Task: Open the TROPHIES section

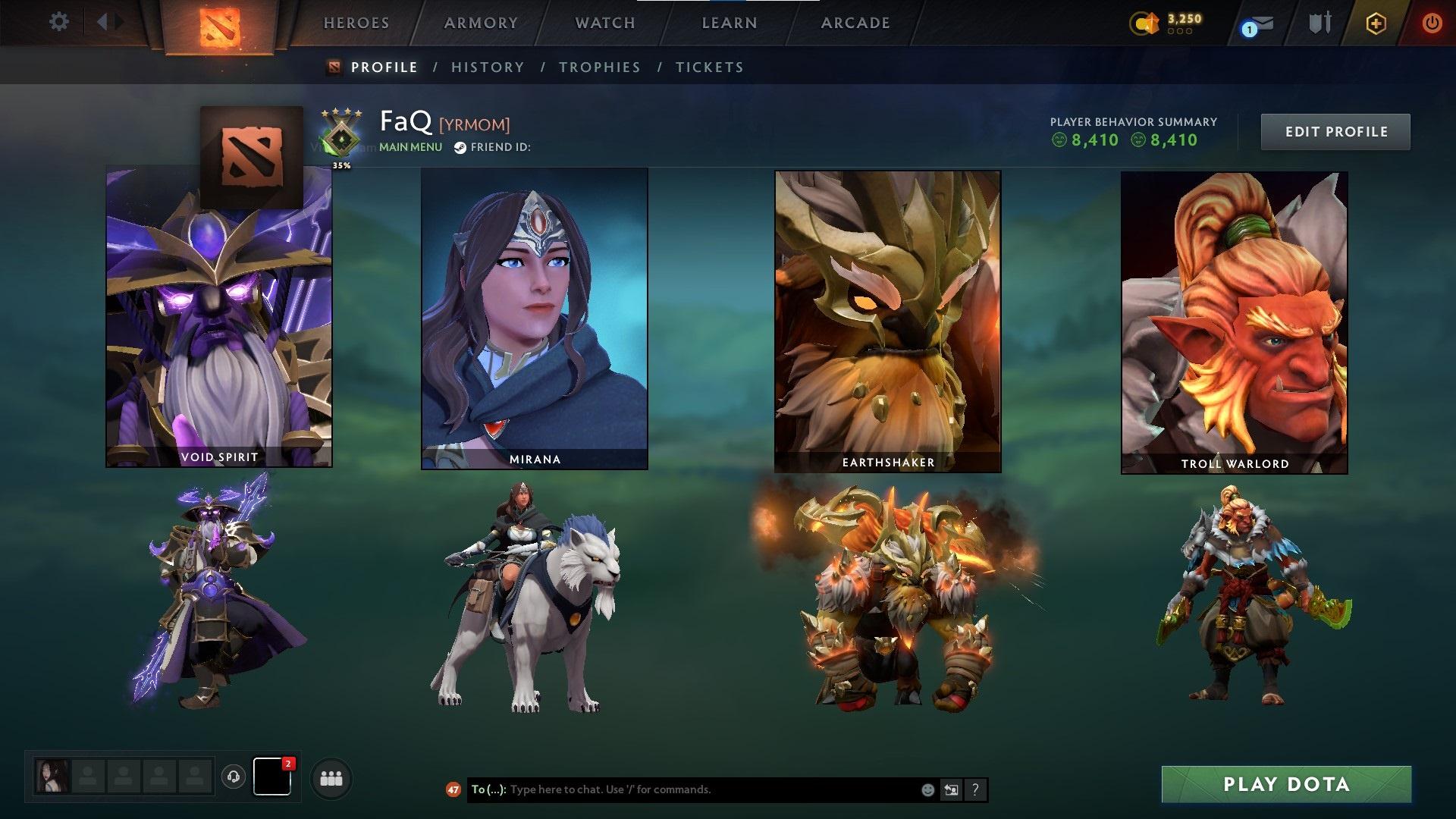Action: (600, 67)
